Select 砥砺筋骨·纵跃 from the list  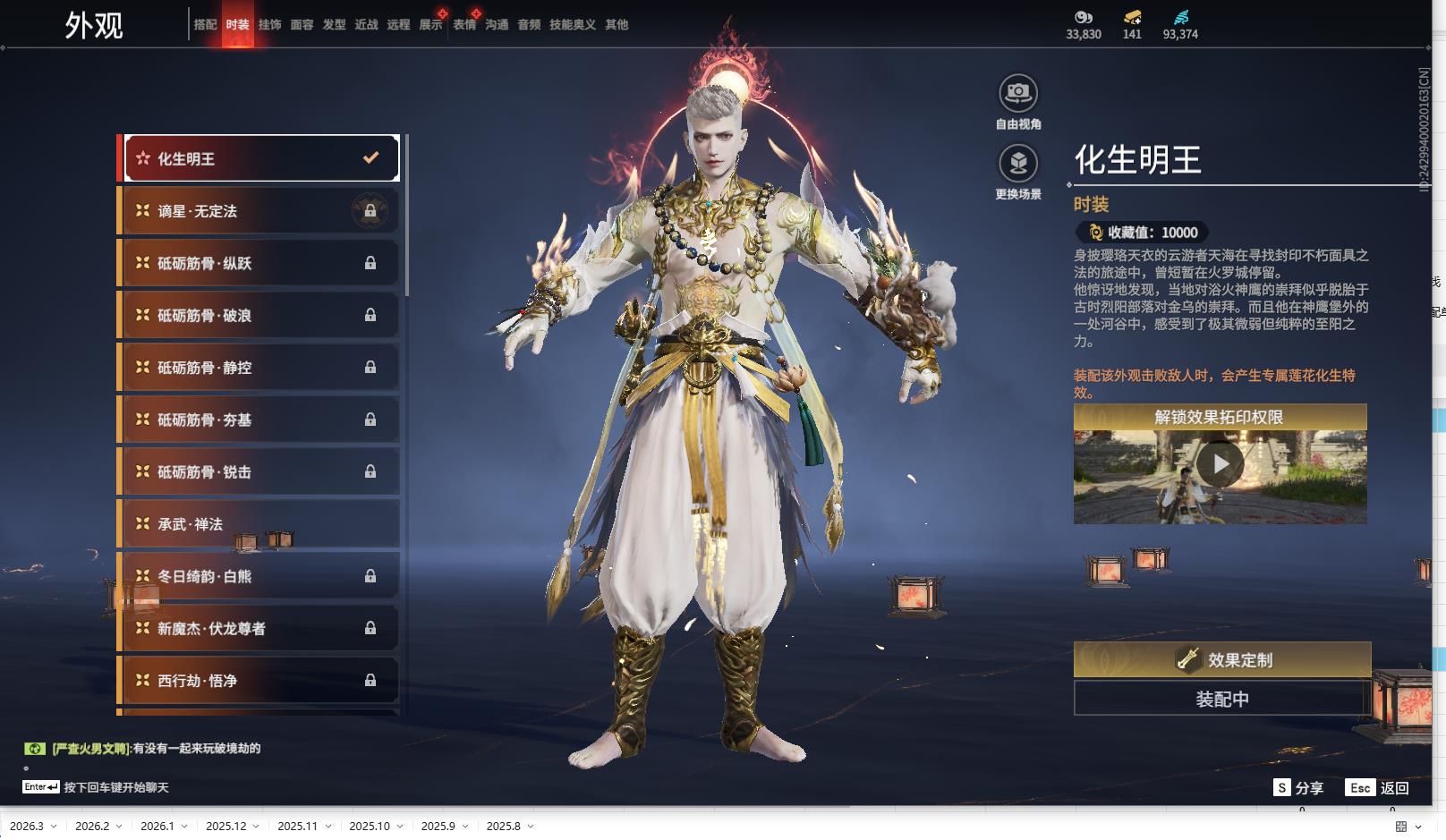(x=260, y=263)
